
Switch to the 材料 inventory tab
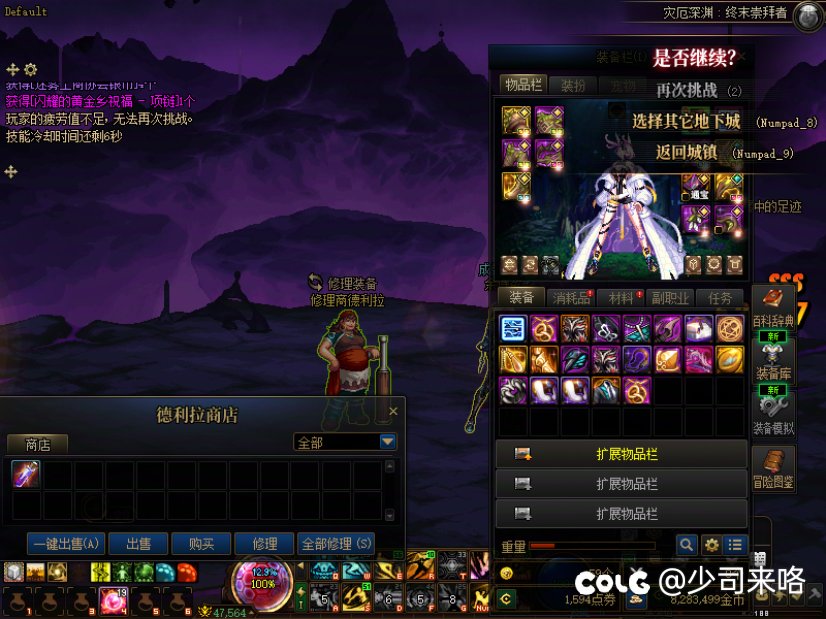point(622,297)
